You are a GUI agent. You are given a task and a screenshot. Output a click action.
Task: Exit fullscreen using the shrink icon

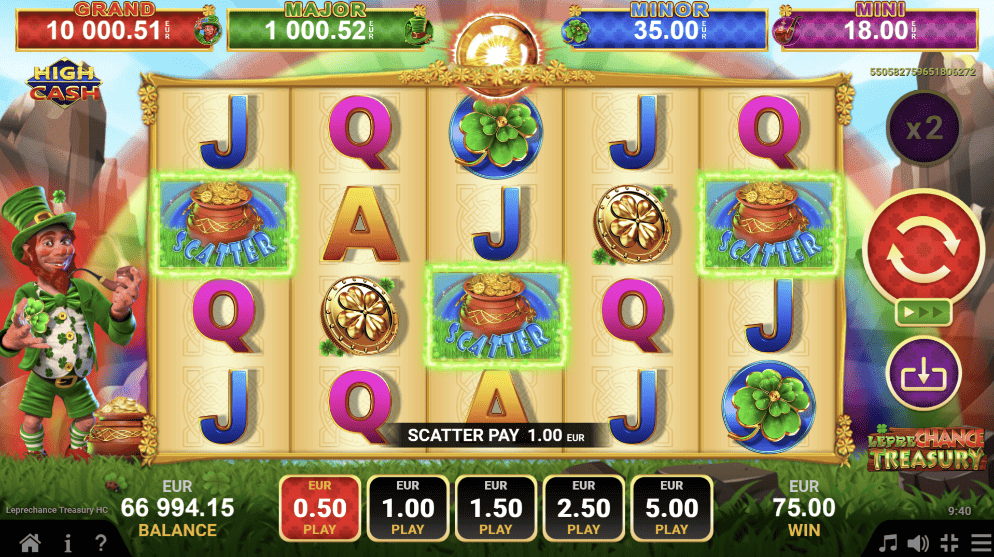point(948,543)
